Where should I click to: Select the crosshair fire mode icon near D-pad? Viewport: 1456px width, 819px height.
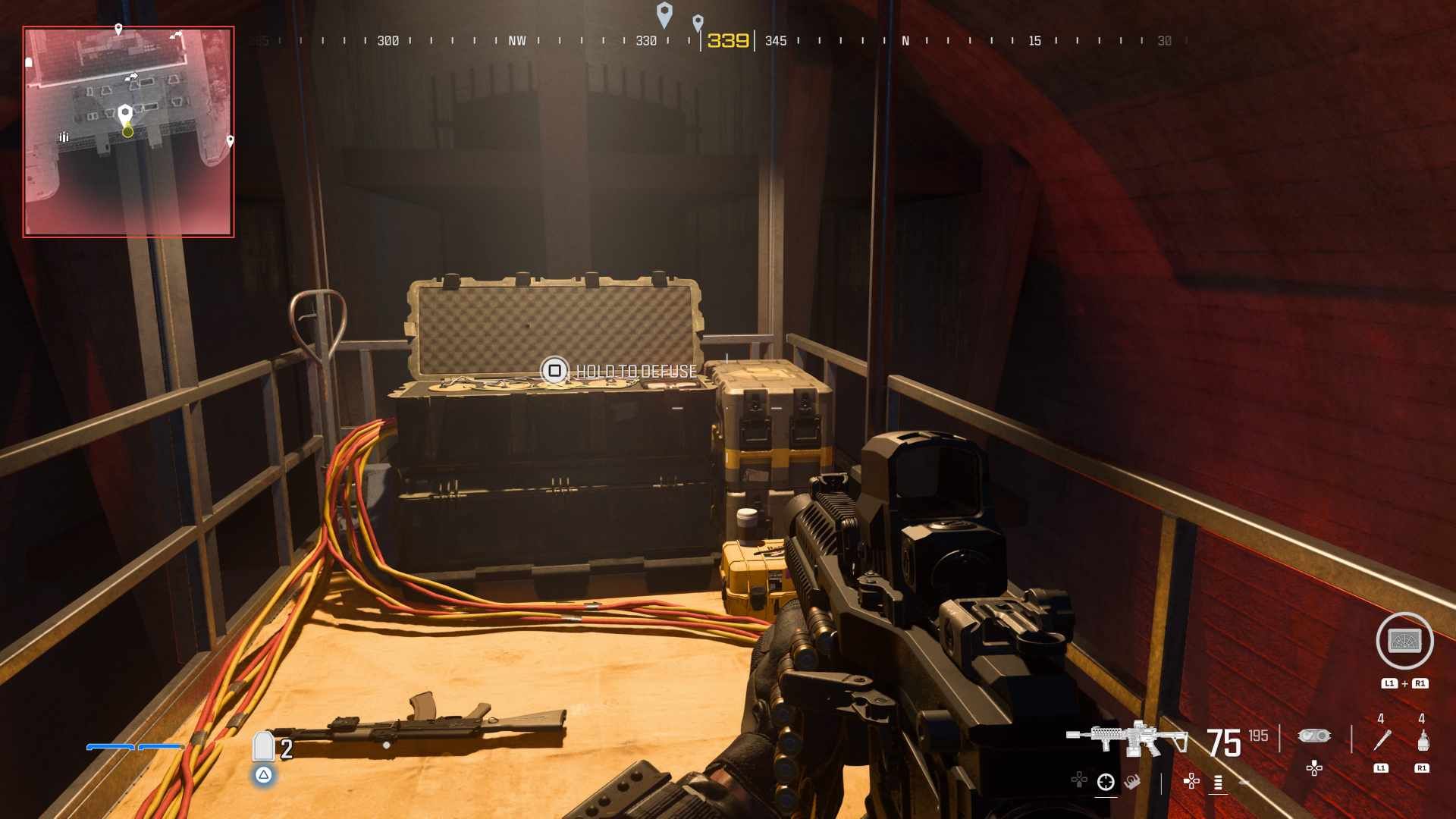pos(1105,783)
